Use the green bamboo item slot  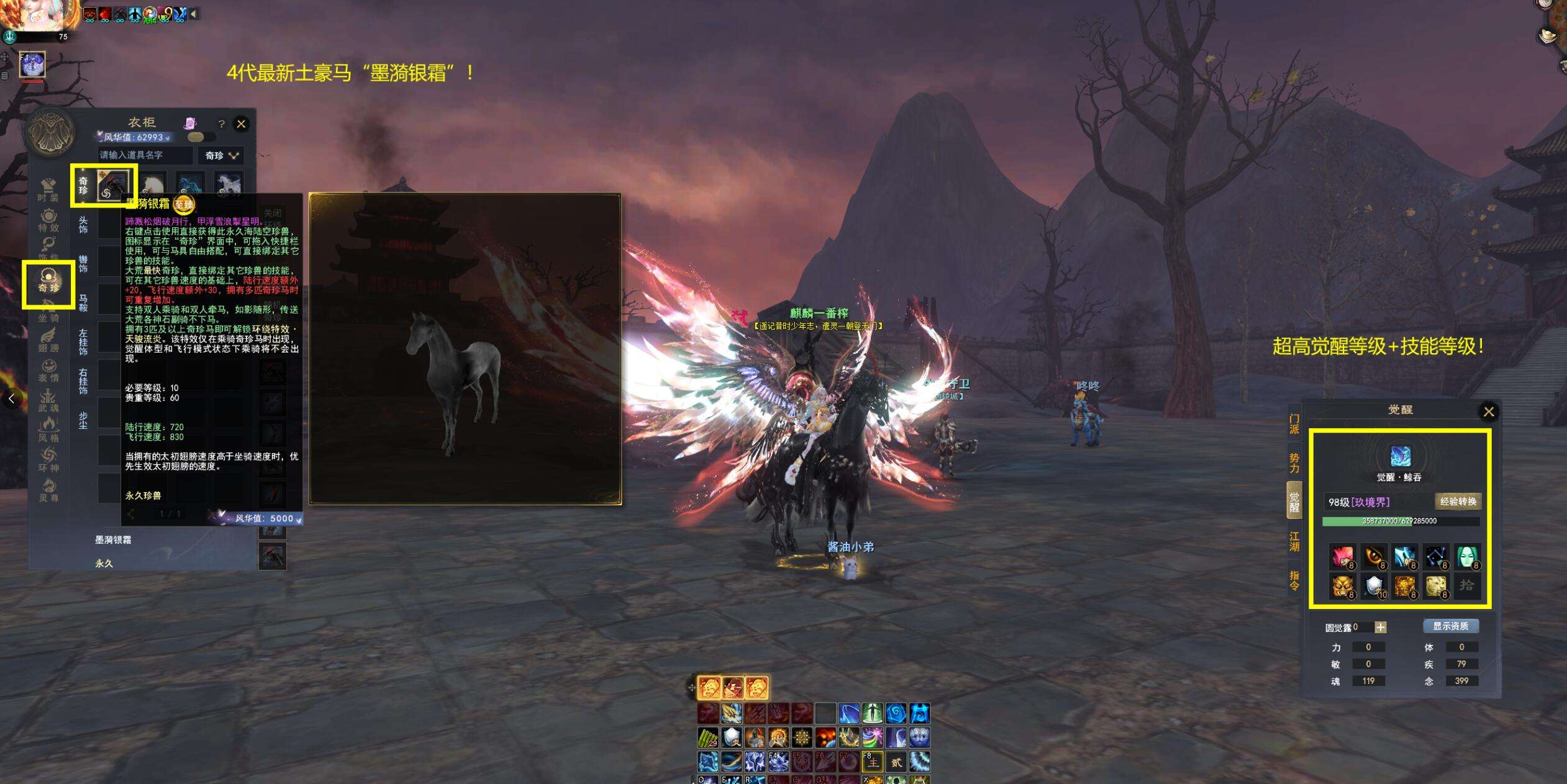(x=708, y=737)
